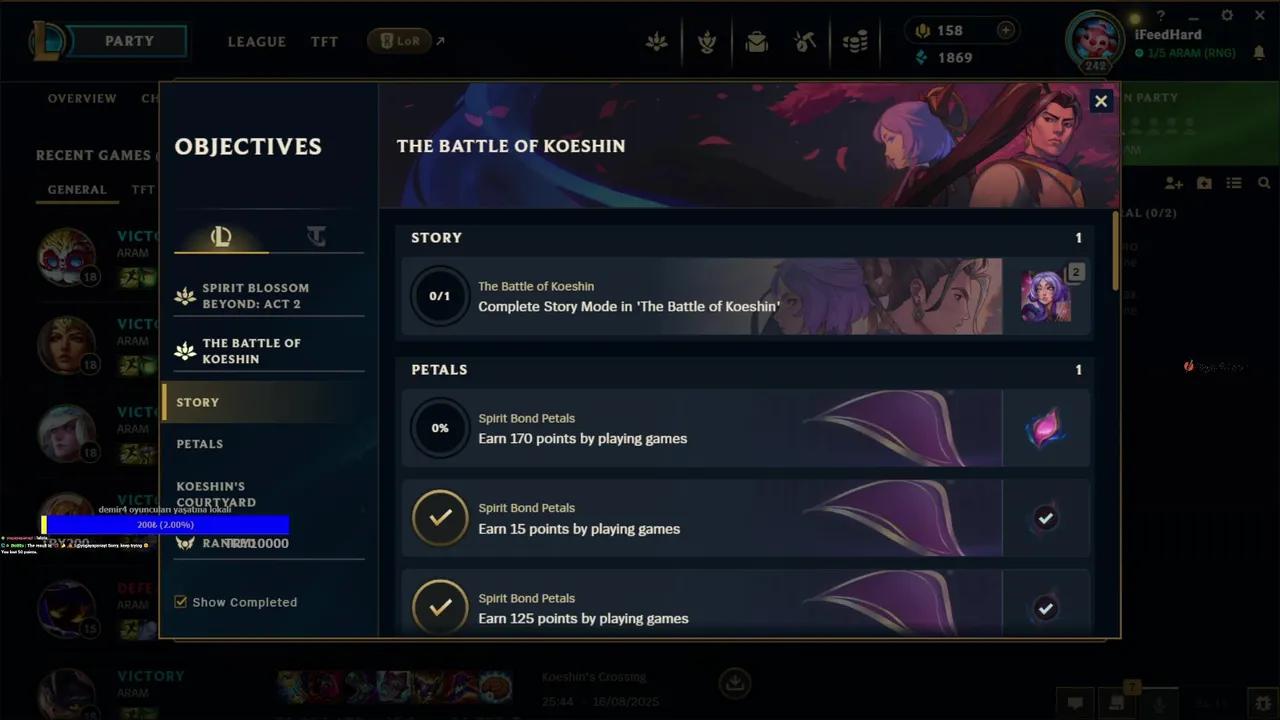Search friends with the magnifier icon
This screenshot has width=1280, height=720.
coord(1264,183)
